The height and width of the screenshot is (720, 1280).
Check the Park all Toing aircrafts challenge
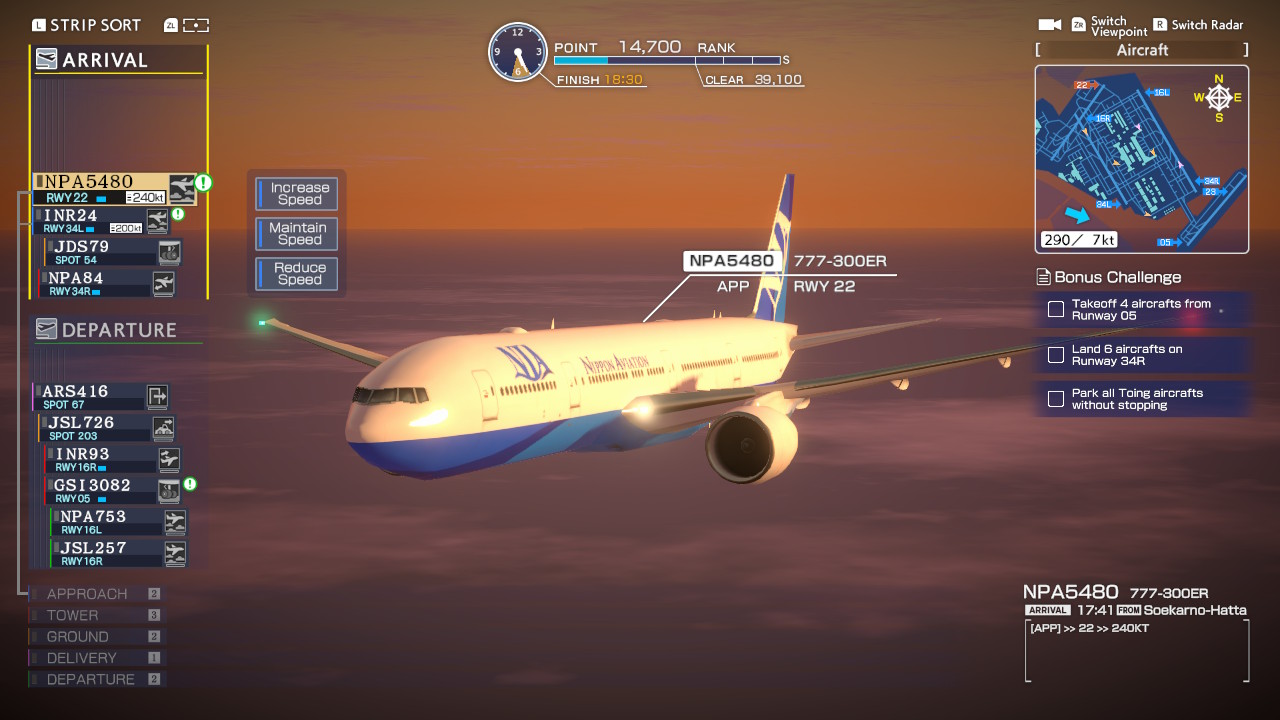[x=1055, y=398]
